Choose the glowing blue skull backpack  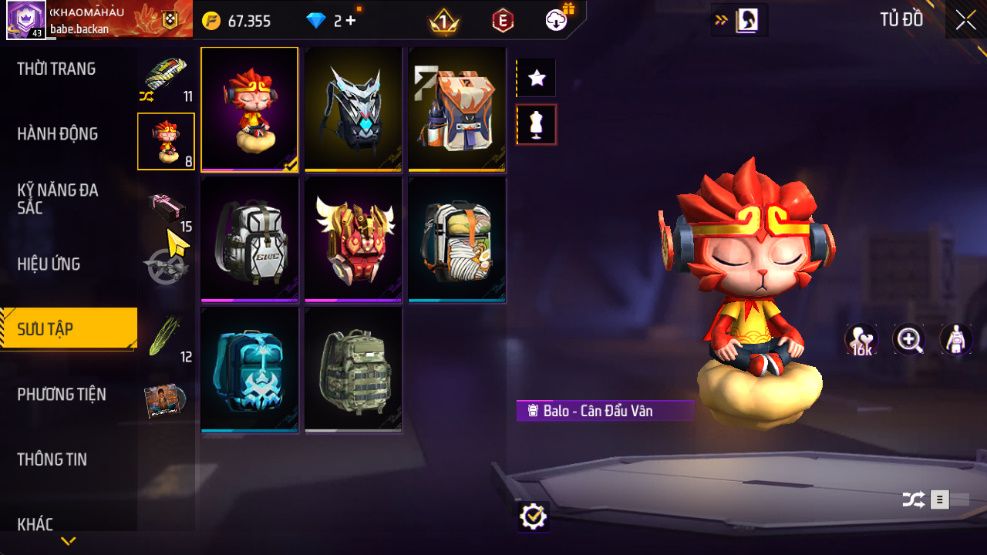point(250,369)
